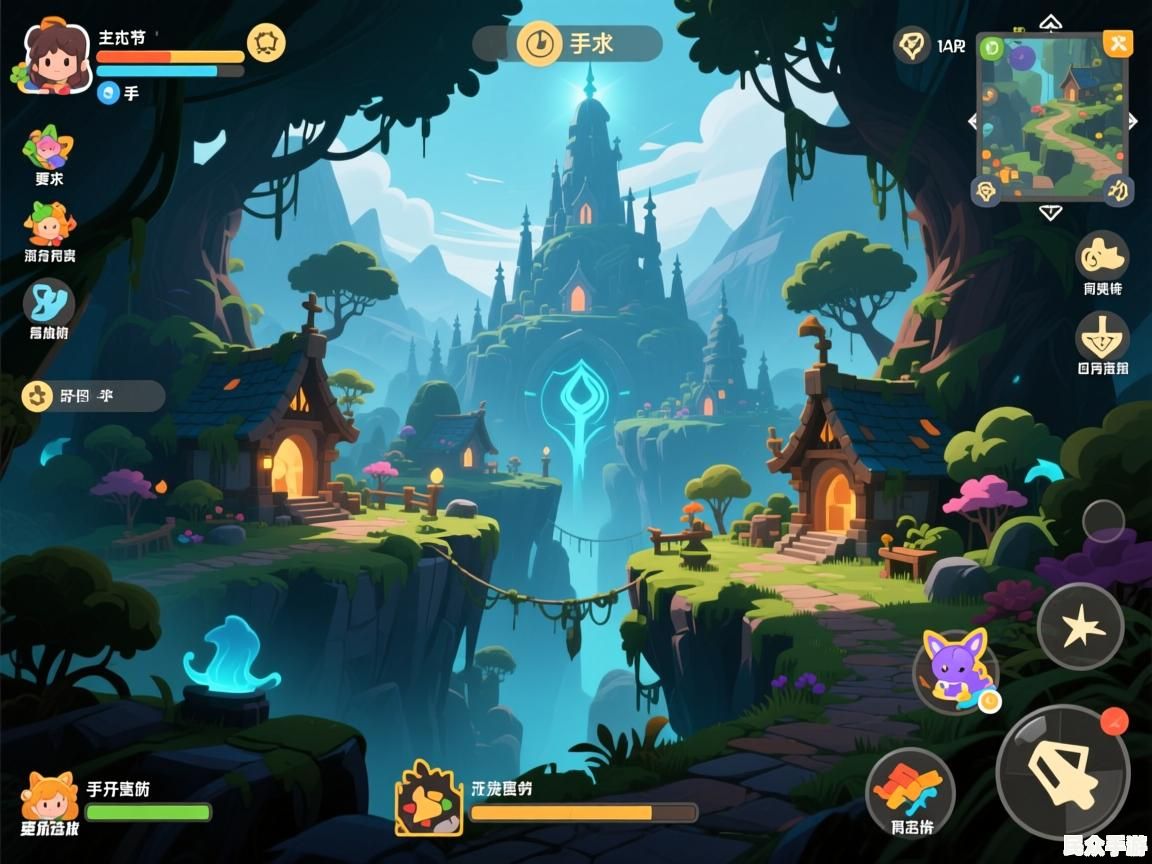
Task: Open the minimap
Action: point(1051,118)
